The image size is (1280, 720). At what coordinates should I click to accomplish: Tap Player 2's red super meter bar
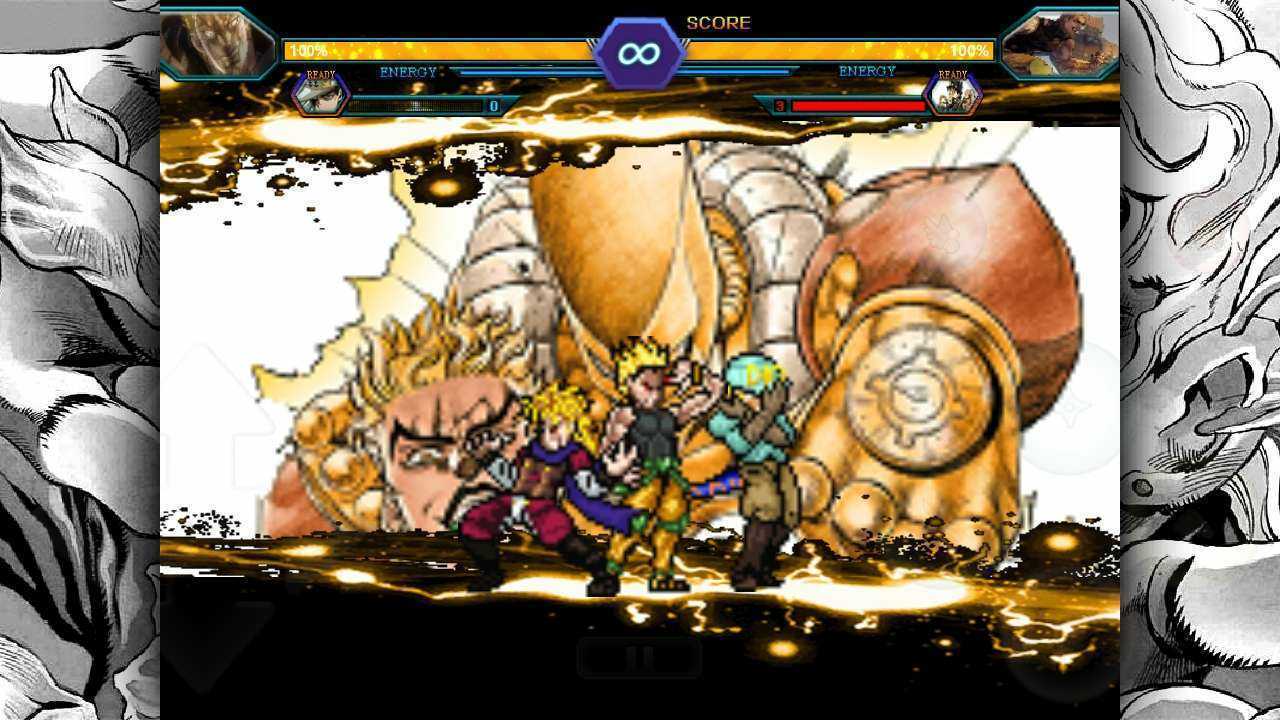[860, 104]
